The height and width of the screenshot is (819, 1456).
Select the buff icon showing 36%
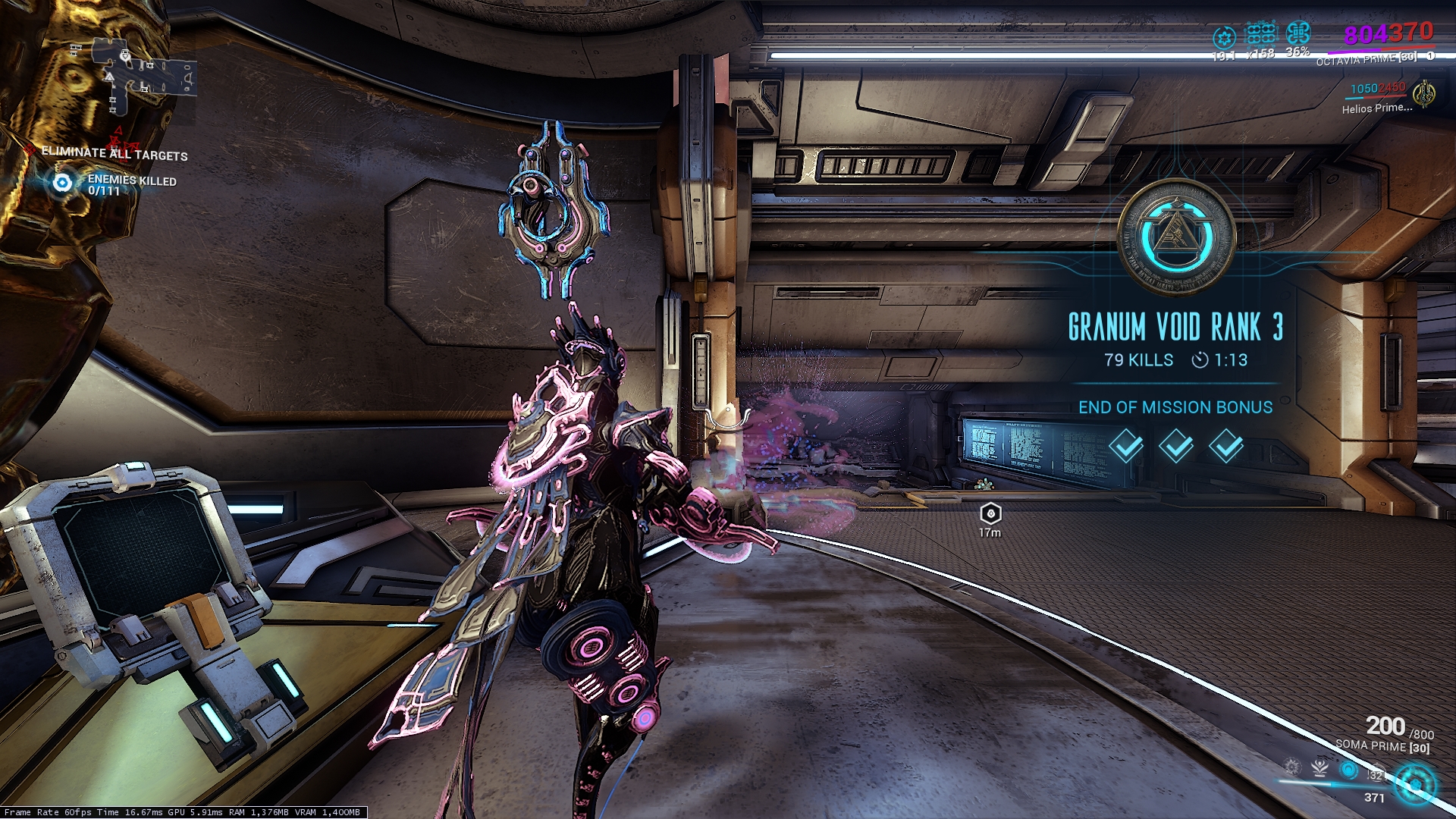coord(1298,33)
